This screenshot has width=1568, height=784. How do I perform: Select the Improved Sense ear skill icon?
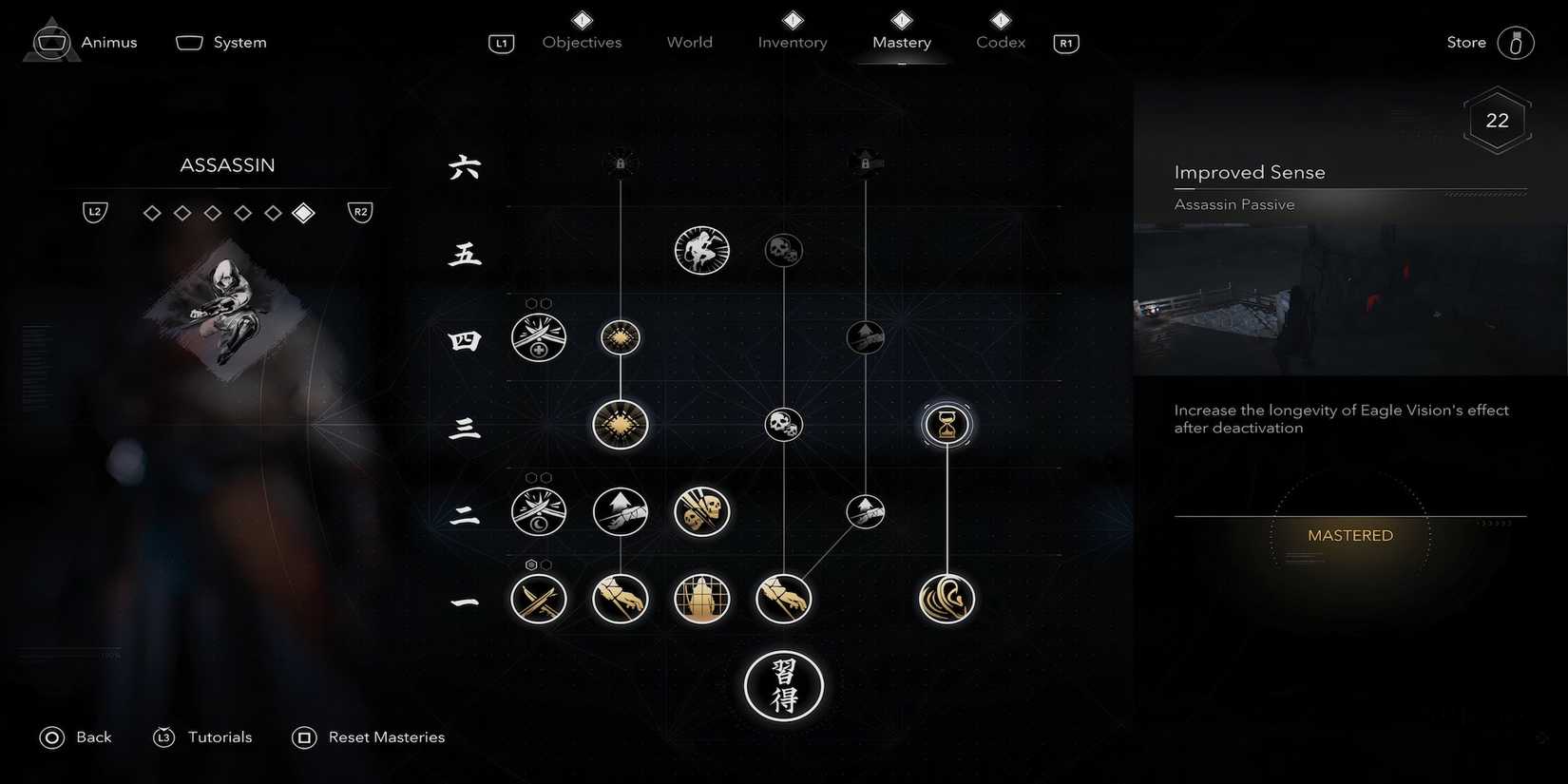point(947,599)
